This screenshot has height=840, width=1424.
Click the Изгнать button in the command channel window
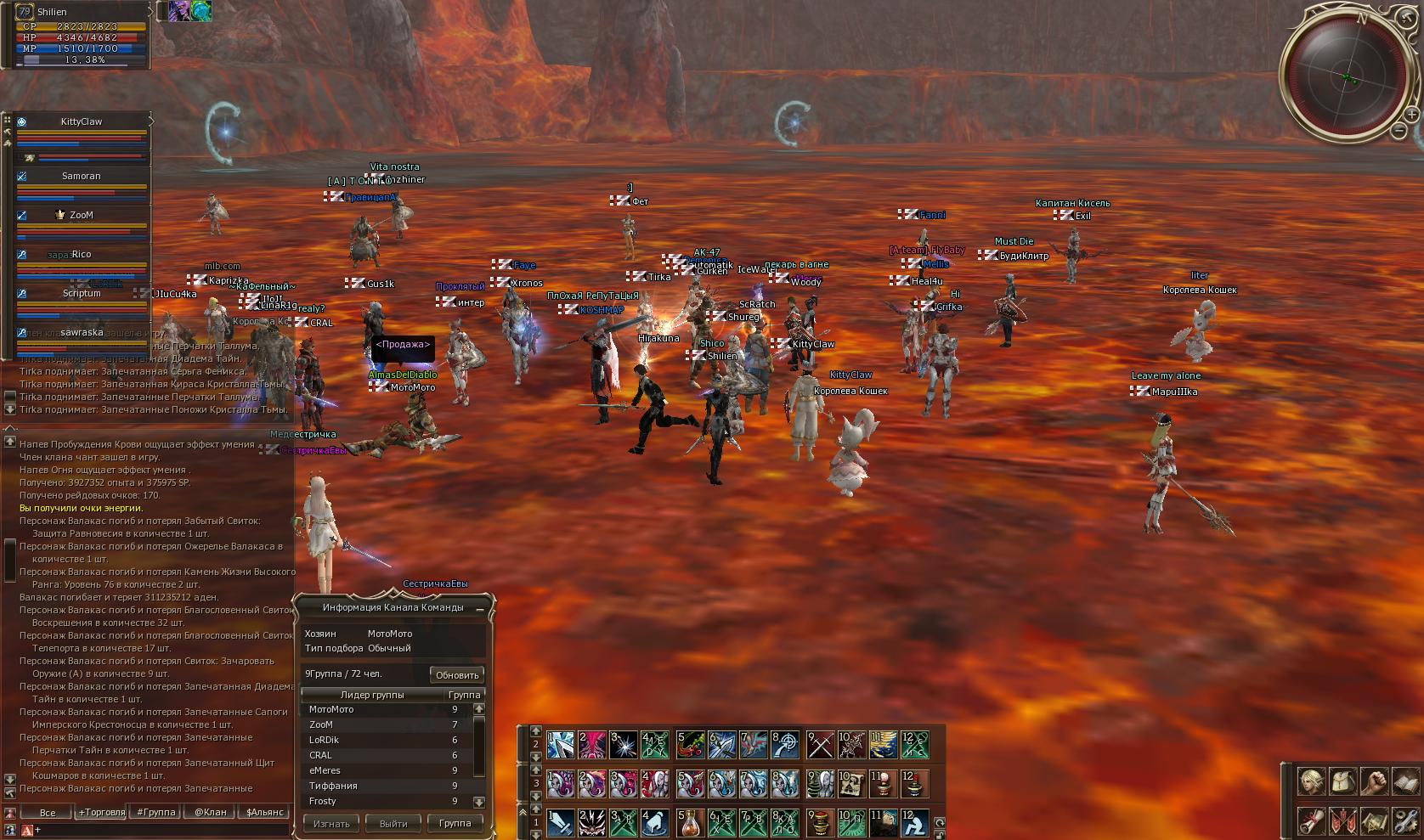point(331,823)
